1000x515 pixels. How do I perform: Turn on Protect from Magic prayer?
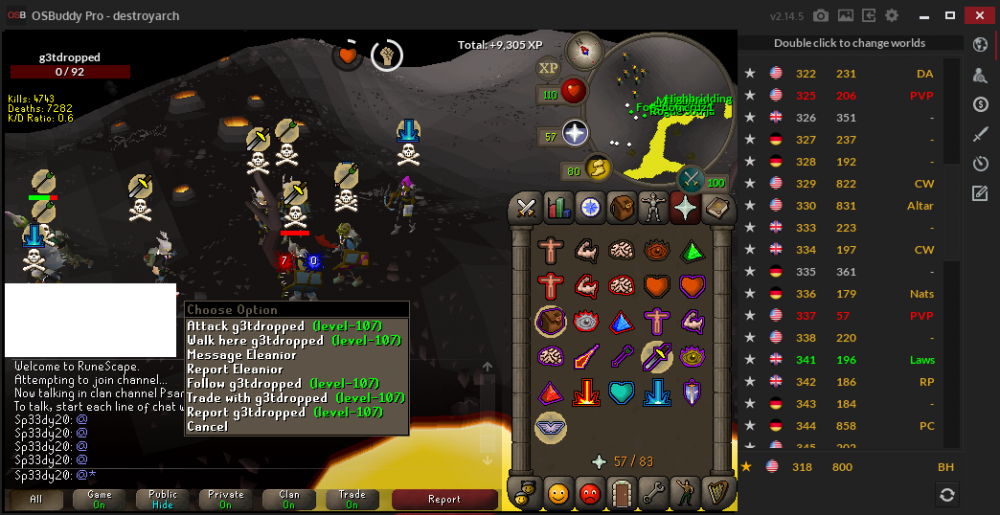tap(585, 355)
